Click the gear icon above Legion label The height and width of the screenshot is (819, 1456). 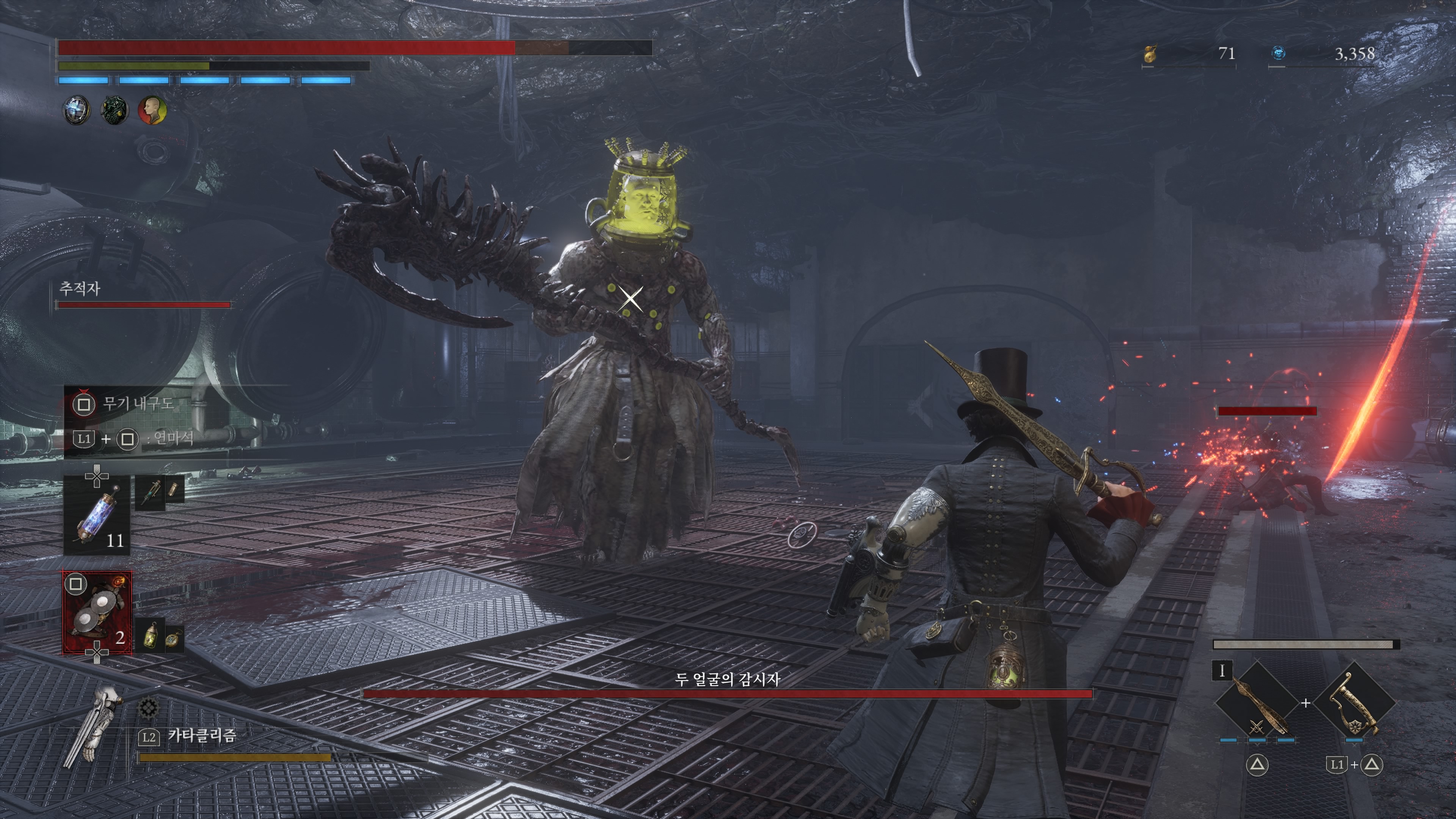148,706
